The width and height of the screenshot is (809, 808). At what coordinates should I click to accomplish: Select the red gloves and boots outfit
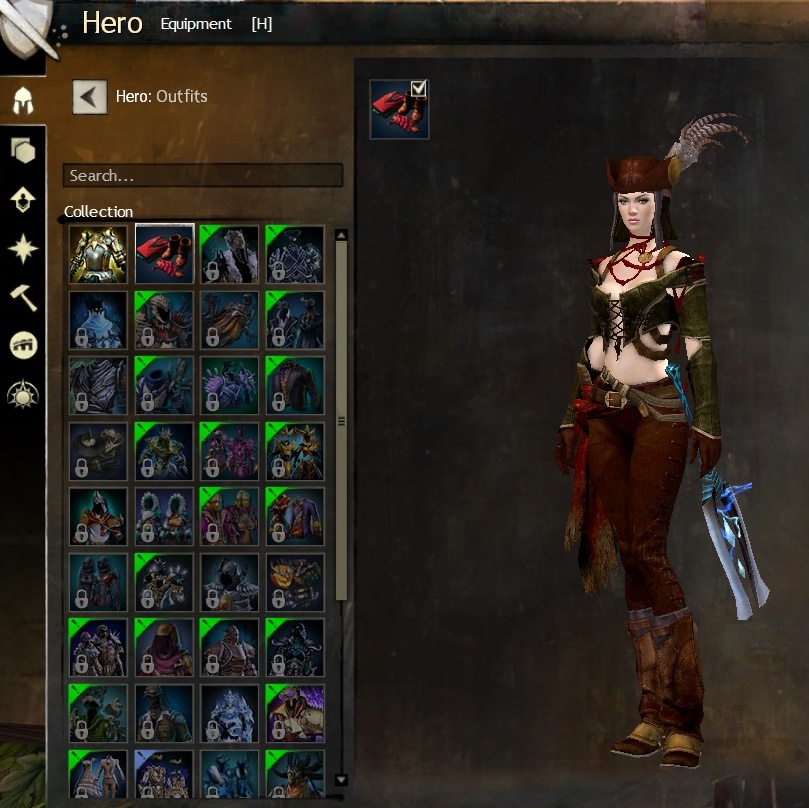(164, 254)
